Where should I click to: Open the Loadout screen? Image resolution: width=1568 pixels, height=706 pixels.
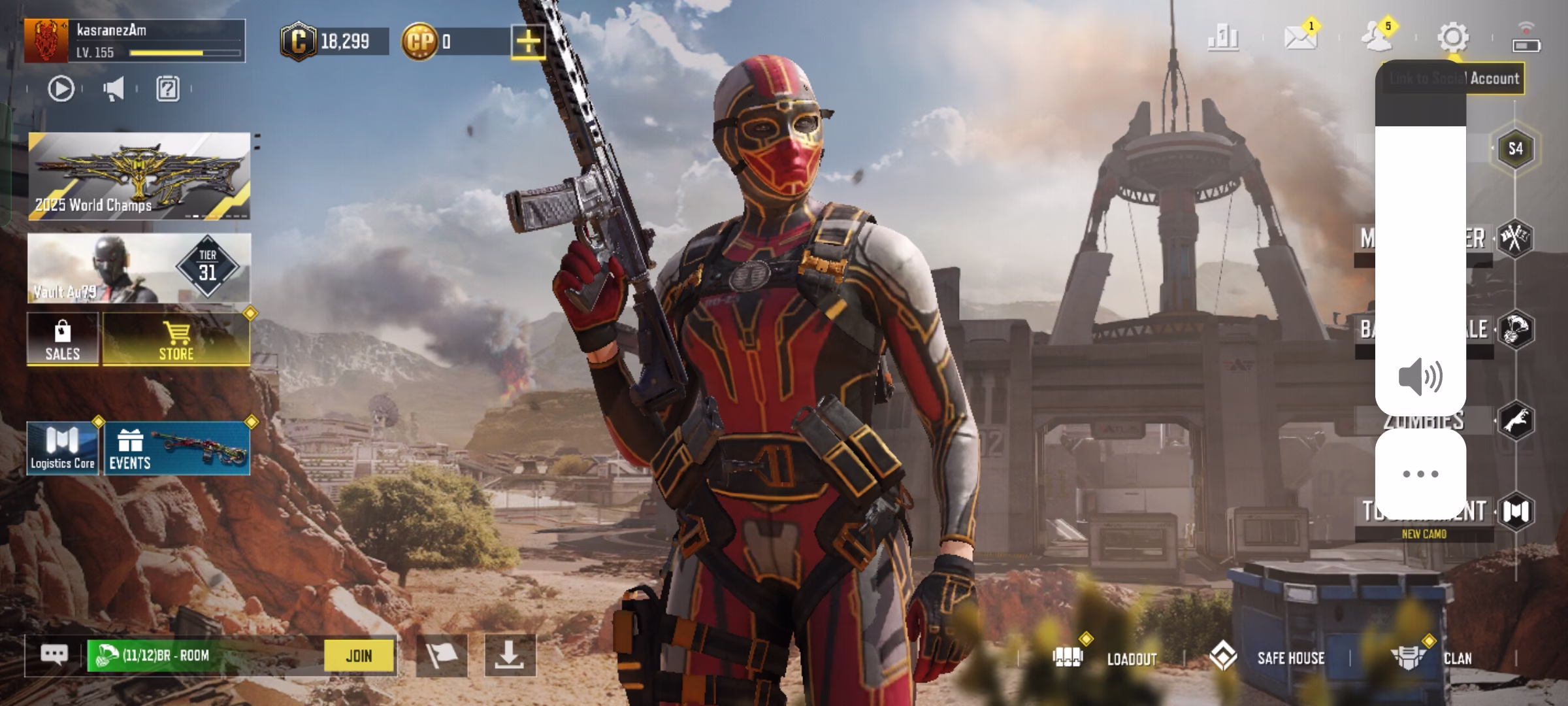point(1105,658)
